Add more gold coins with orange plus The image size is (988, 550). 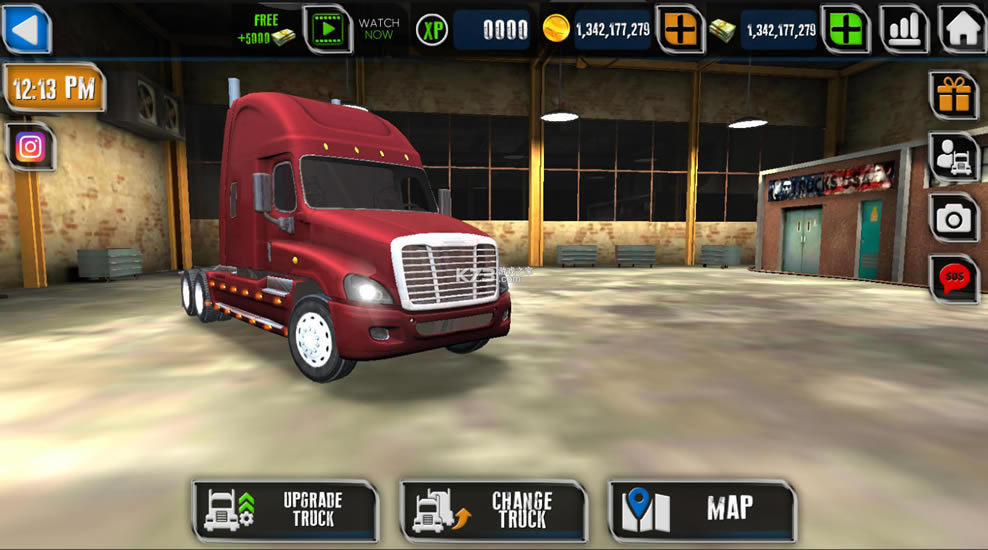point(680,29)
